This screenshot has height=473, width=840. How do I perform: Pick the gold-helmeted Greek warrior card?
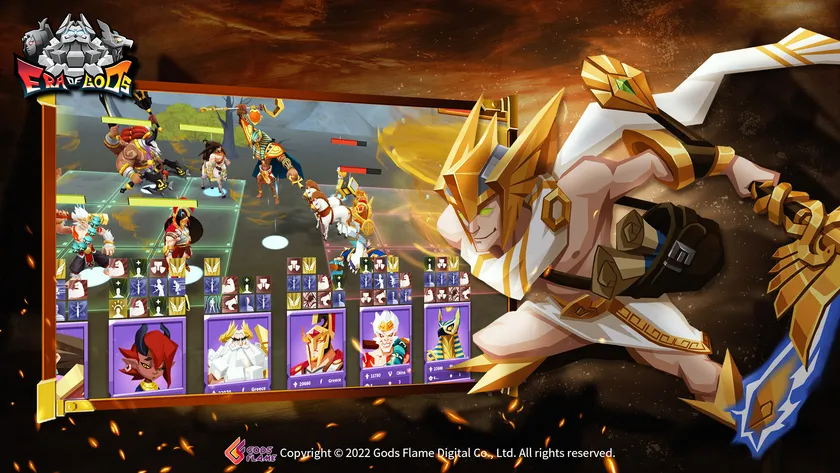click(x=315, y=348)
